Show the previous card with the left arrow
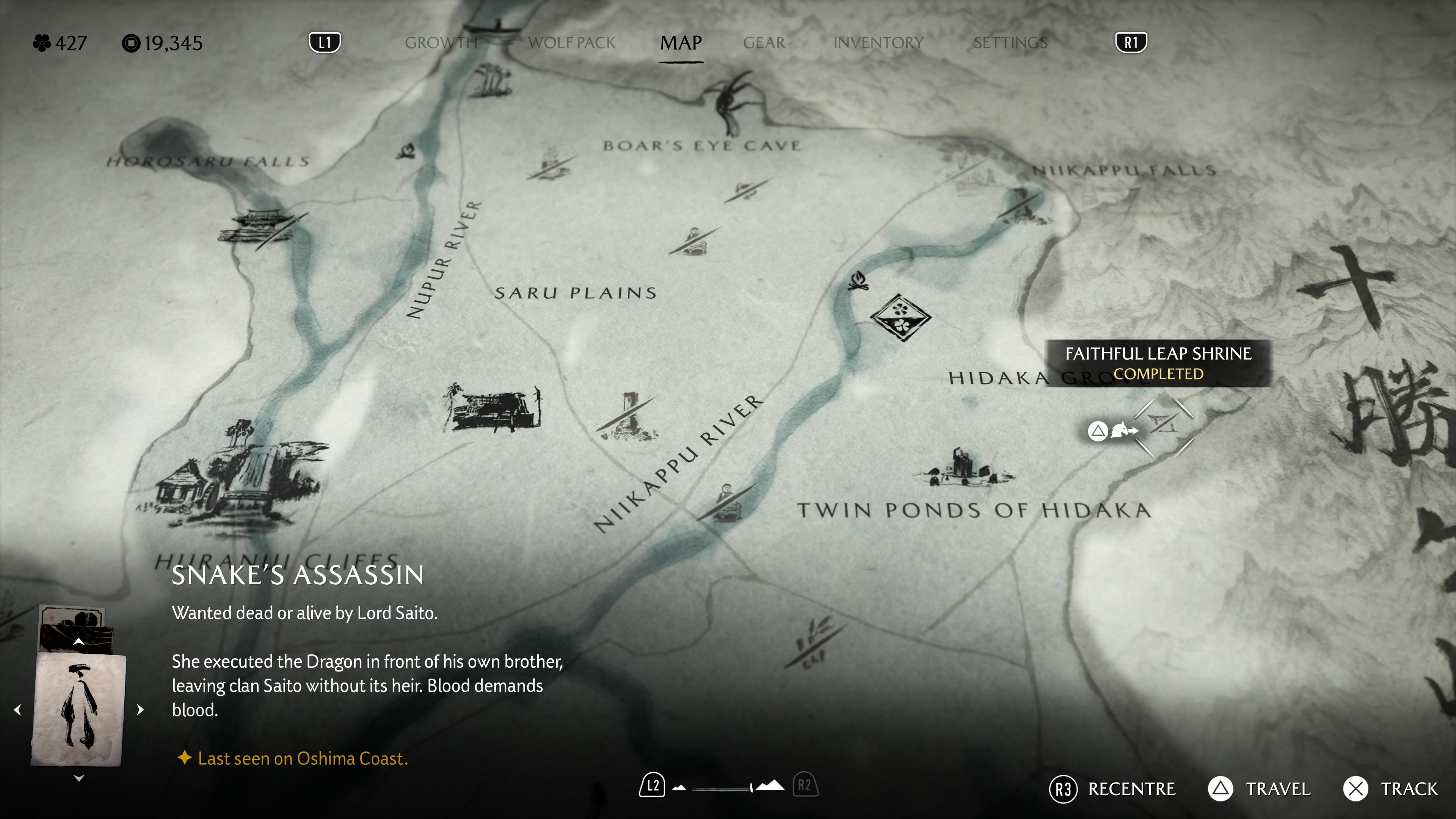 coord(17,709)
